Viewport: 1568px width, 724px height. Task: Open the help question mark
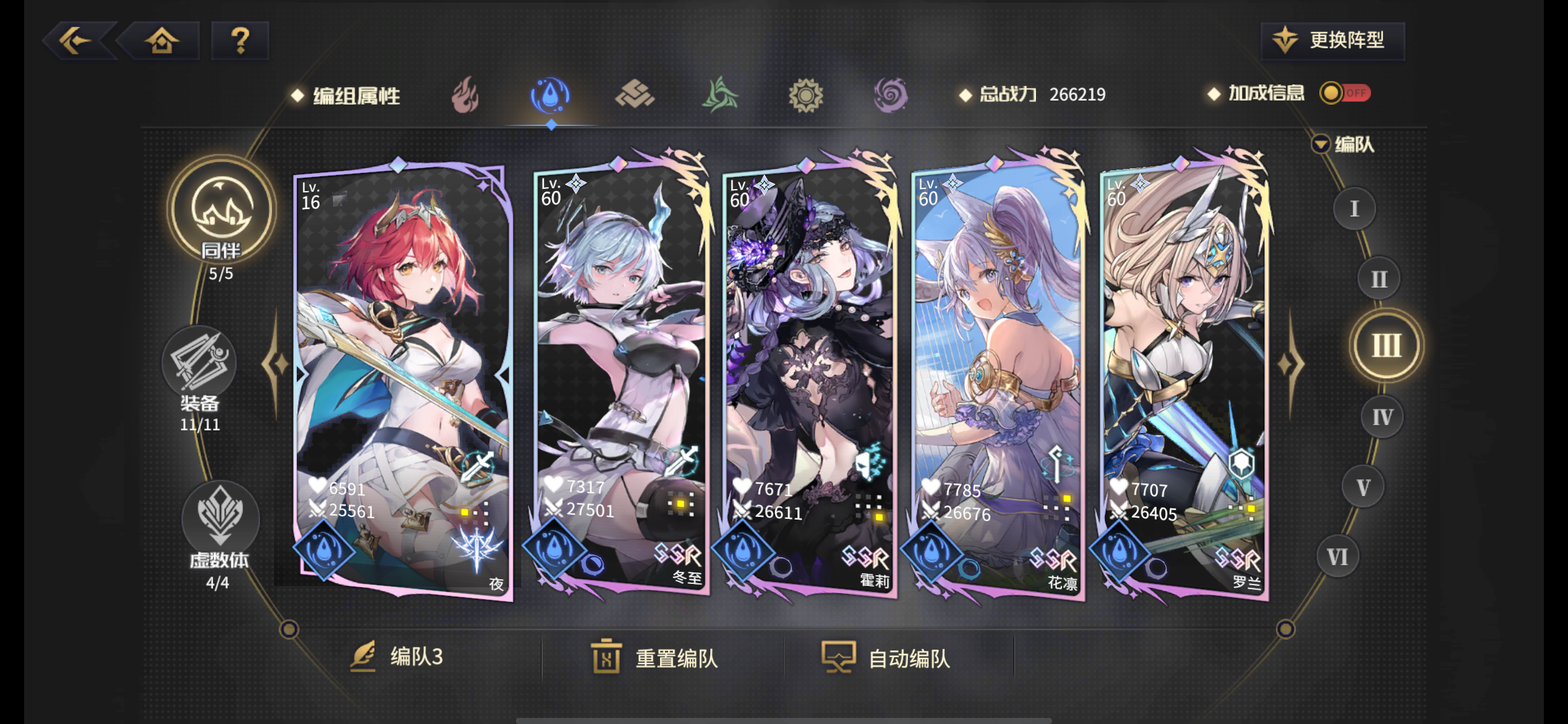point(239,41)
